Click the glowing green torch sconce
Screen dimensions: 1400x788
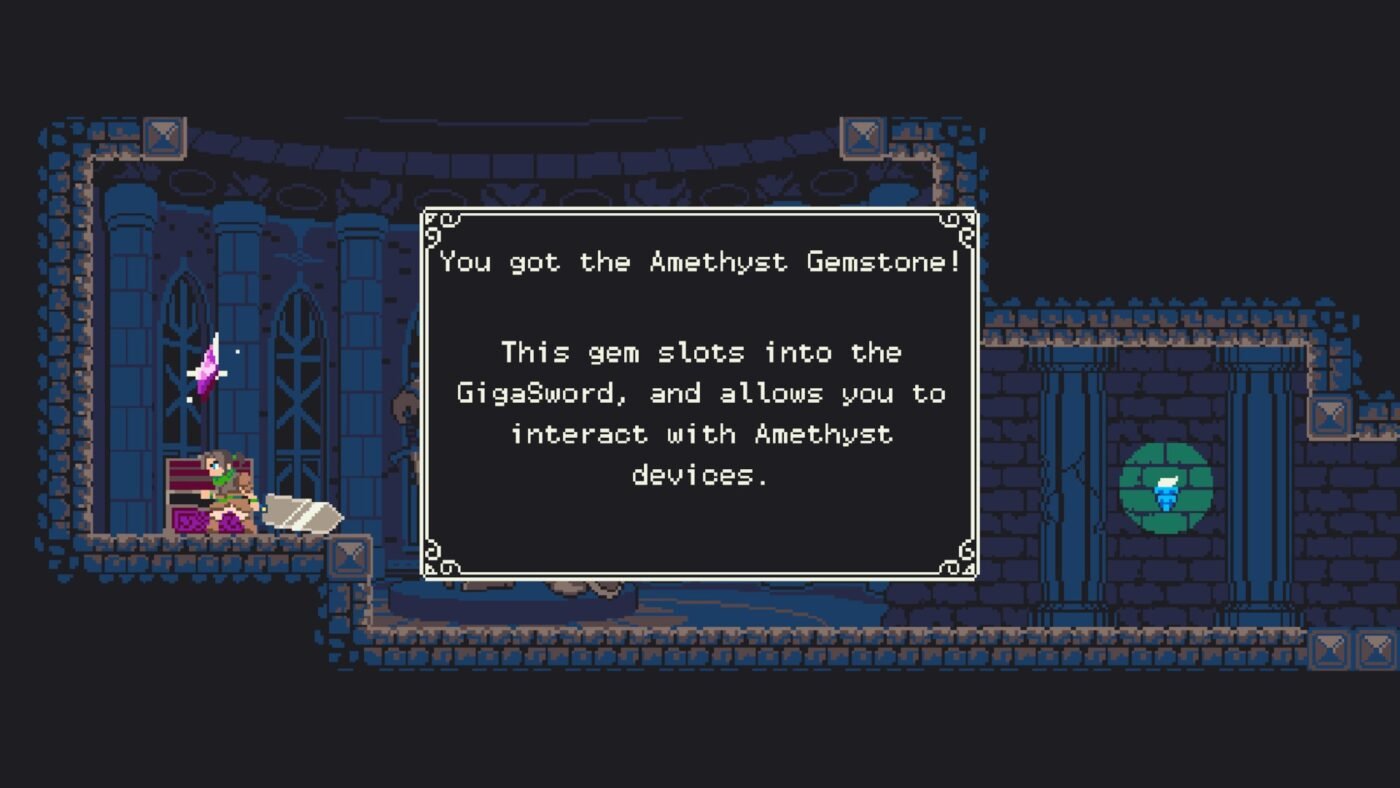pyautogui.click(x=1166, y=492)
